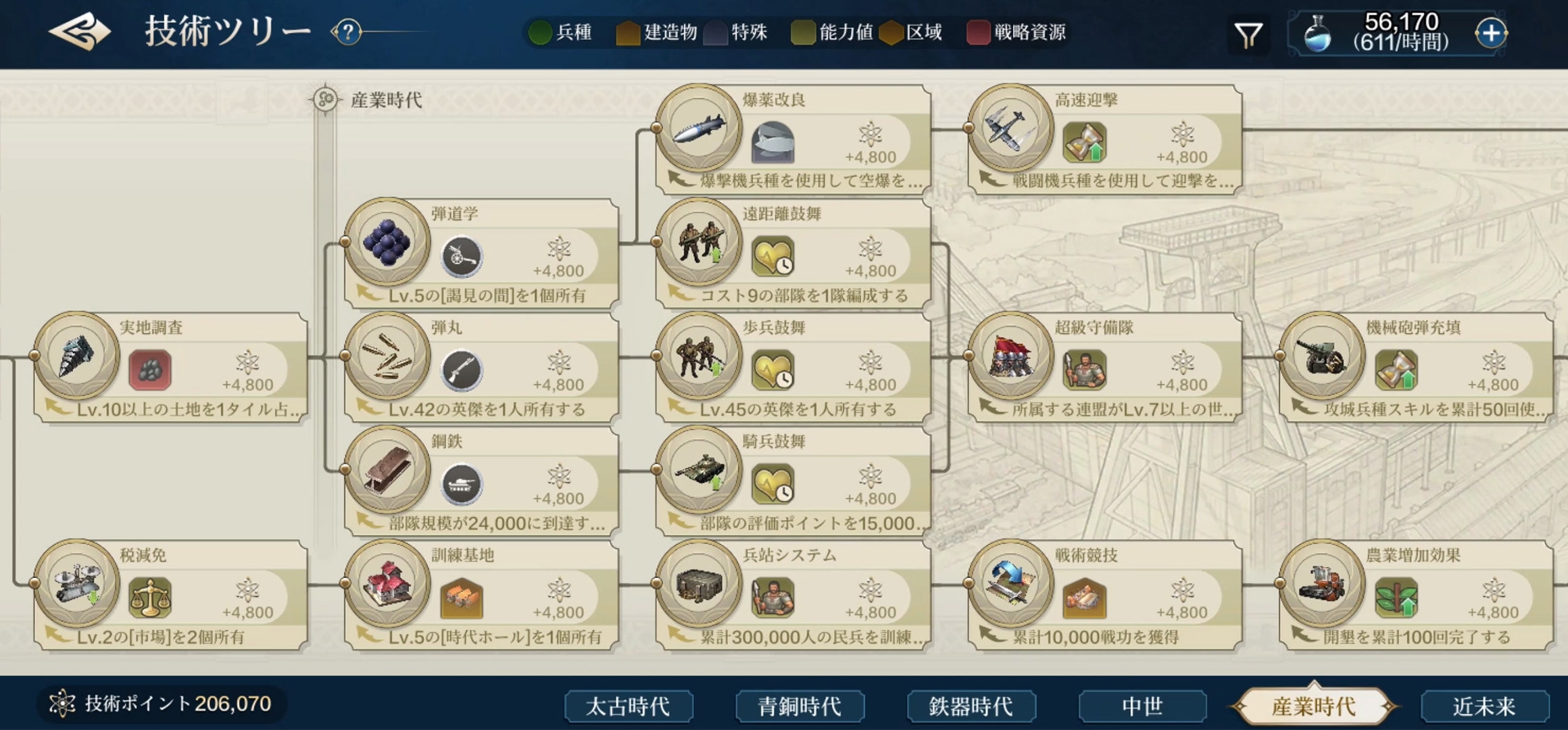Click the 高速迎撃 fighter plane icon
1568x730 pixels.
pyautogui.click(x=1010, y=132)
